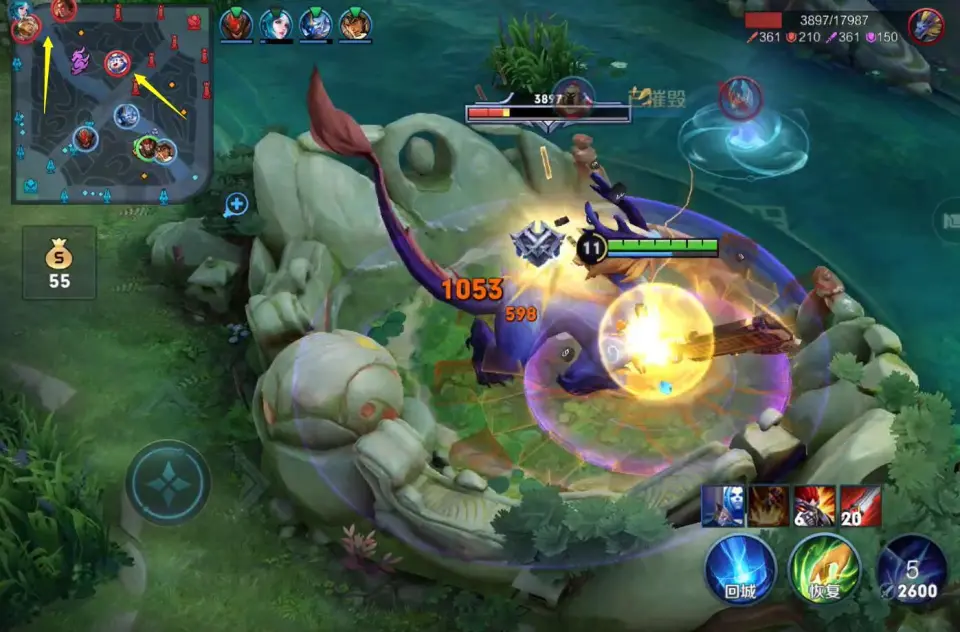This screenshot has height=632, width=960.
Task: Select the dark claw icon by the sword
Action: 768,506
